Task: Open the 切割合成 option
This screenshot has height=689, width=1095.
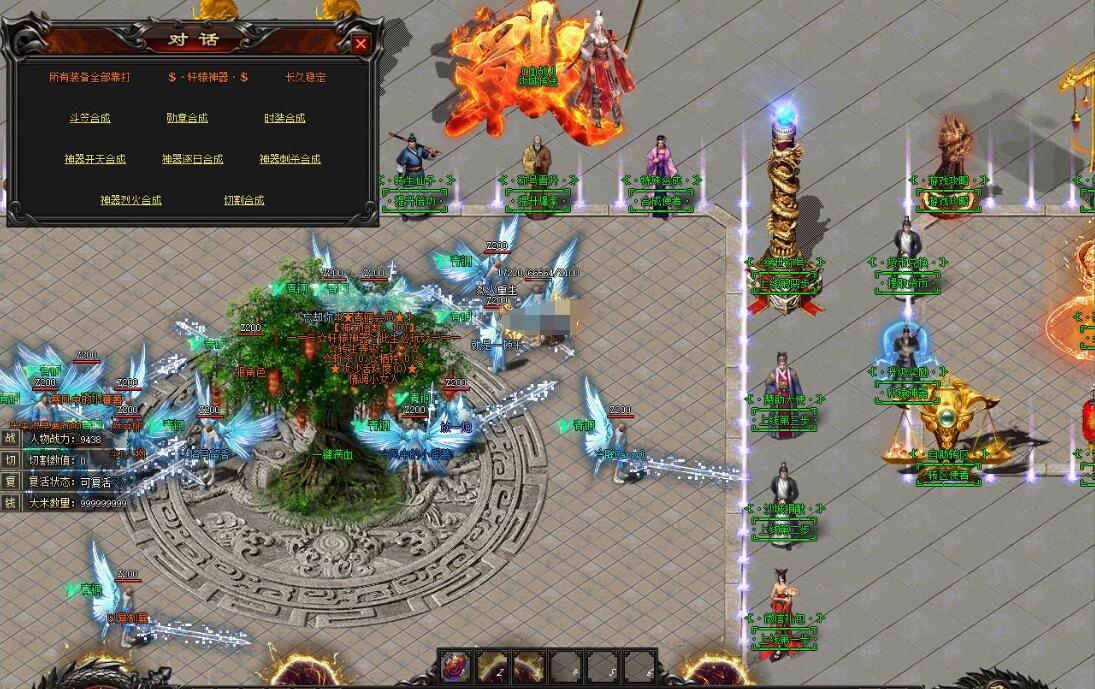Action: point(244,200)
